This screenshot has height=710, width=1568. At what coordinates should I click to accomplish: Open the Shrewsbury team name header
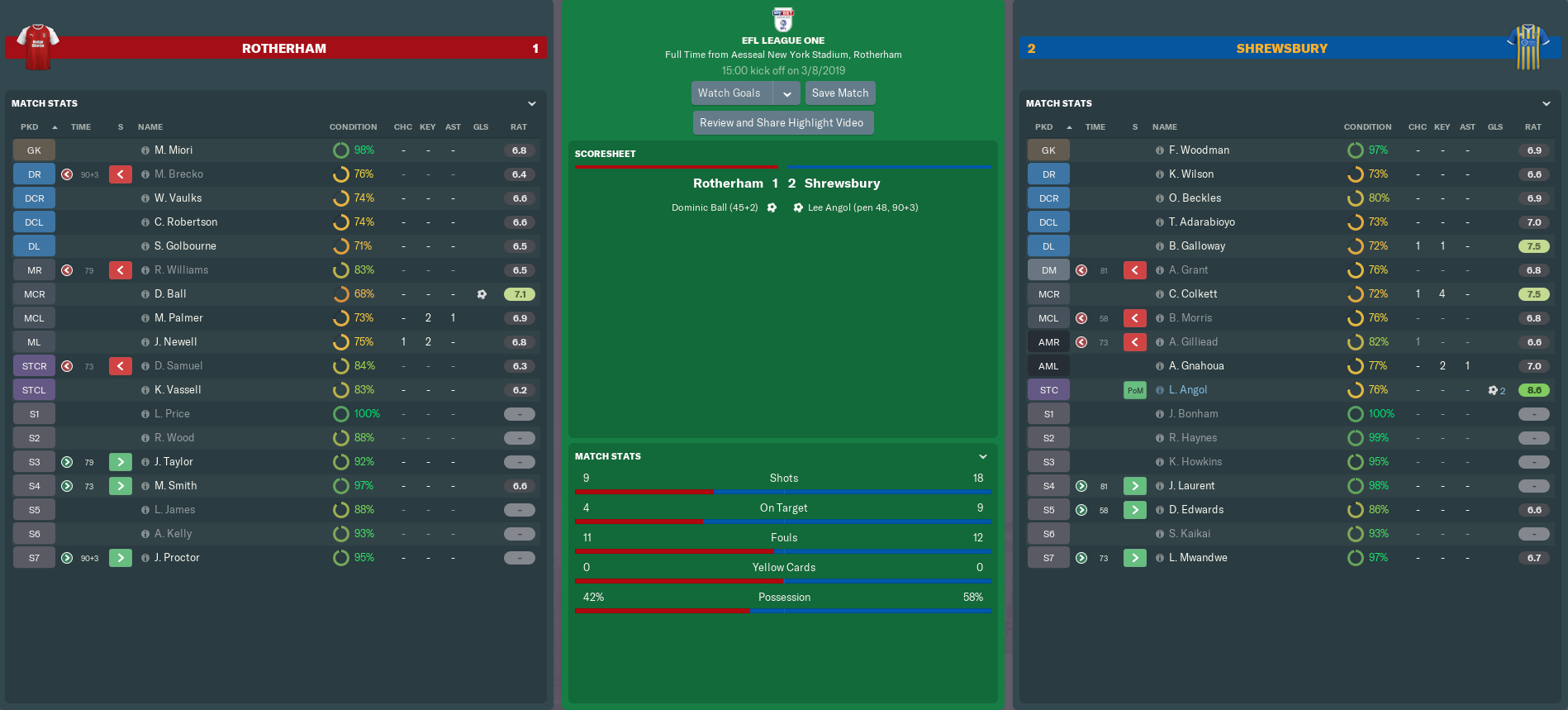(x=1281, y=49)
